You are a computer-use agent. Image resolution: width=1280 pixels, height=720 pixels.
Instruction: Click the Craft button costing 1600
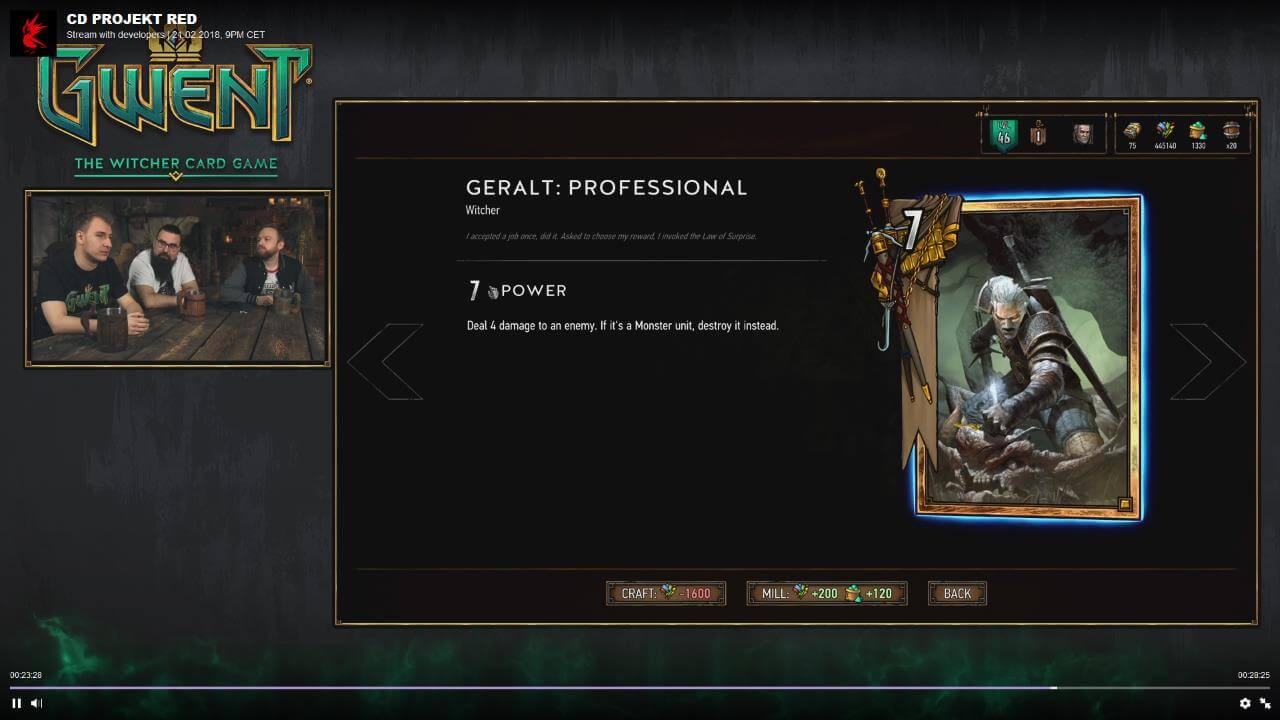[665, 593]
